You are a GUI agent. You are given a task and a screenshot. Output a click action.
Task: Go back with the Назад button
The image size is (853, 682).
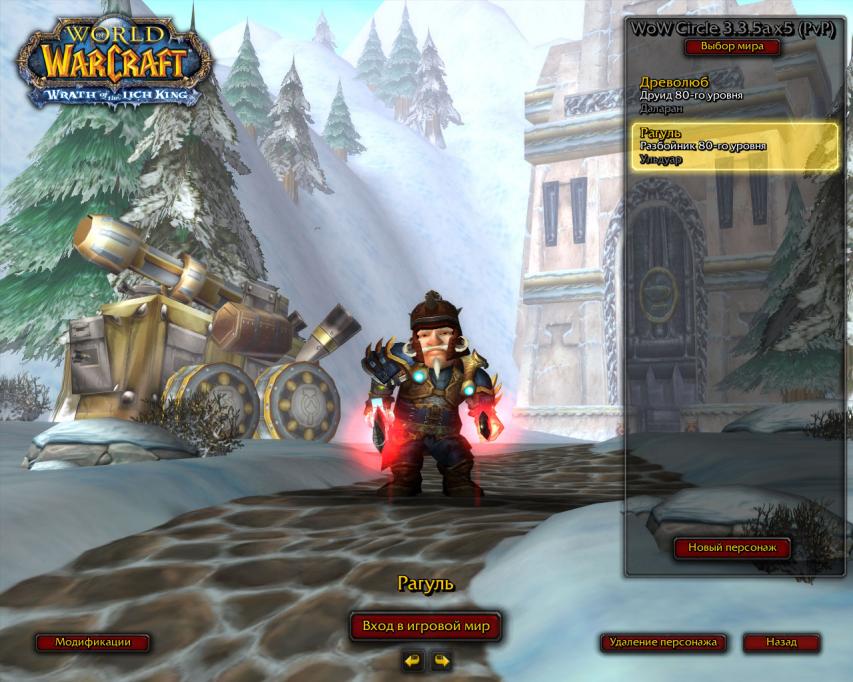coord(781,643)
